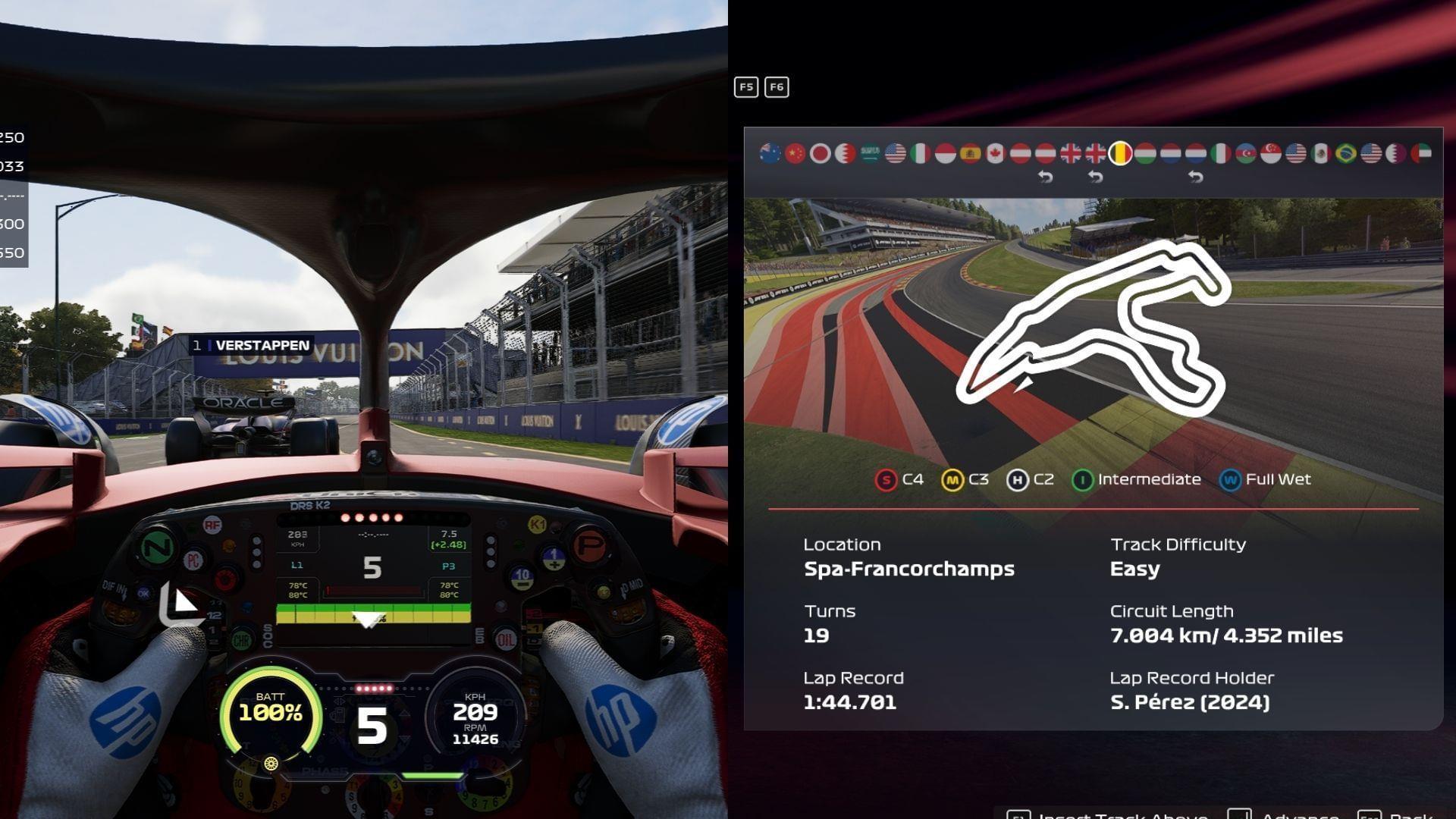Viewport: 1456px width, 819px height.
Task: Click the blue Full Wet tyre icon
Action: (x=1229, y=479)
